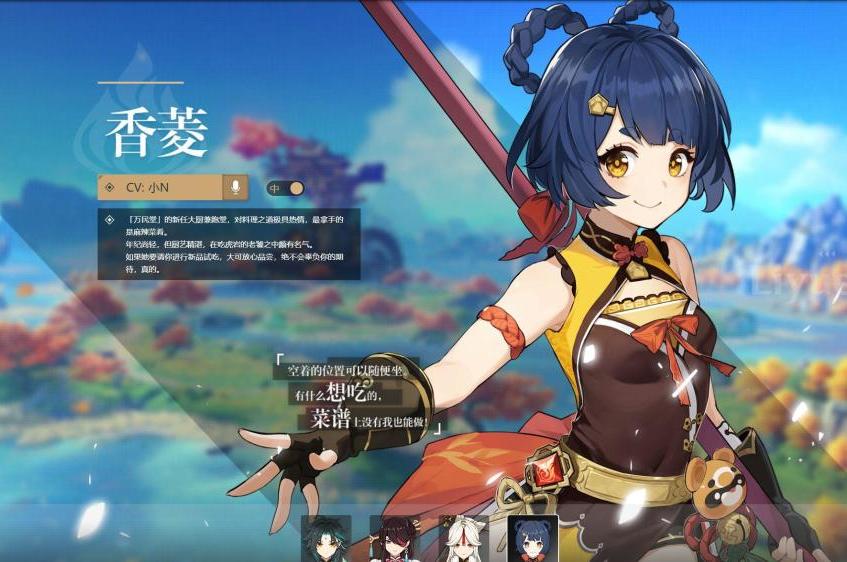Screen dimensions: 847x562
Task: Play the voice sample via microphone button
Action: click(x=236, y=187)
